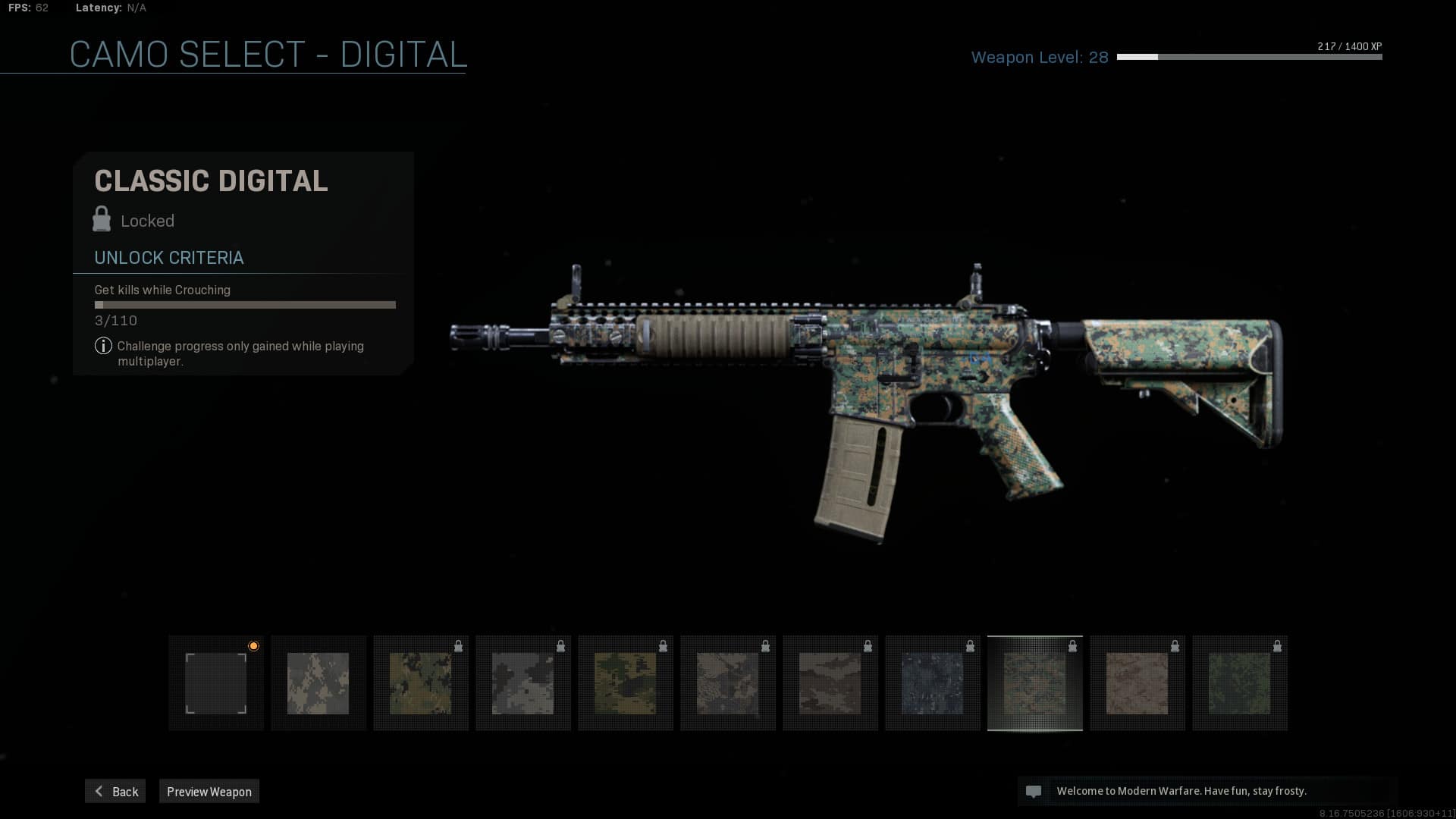Select the dark forest green camo at row end
This screenshot has height=819, width=1456.
point(1240,683)
